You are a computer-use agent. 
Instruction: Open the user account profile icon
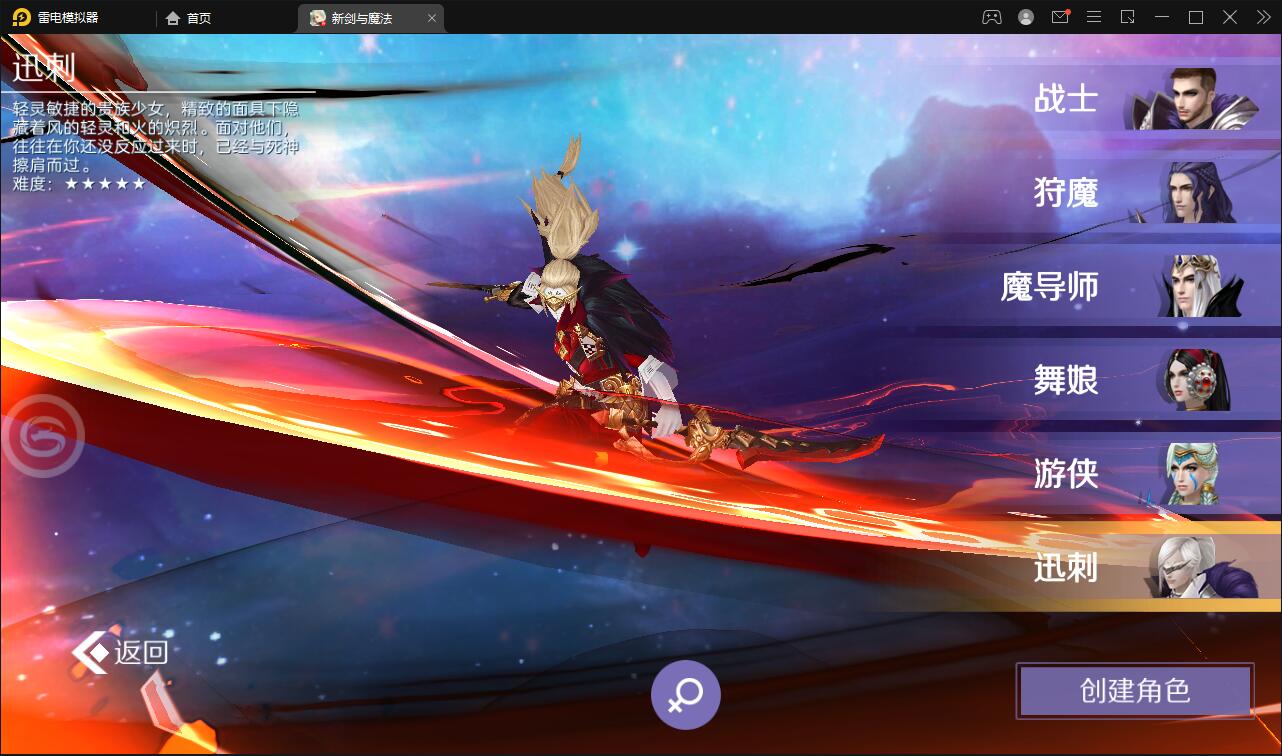click(1024, 17)
